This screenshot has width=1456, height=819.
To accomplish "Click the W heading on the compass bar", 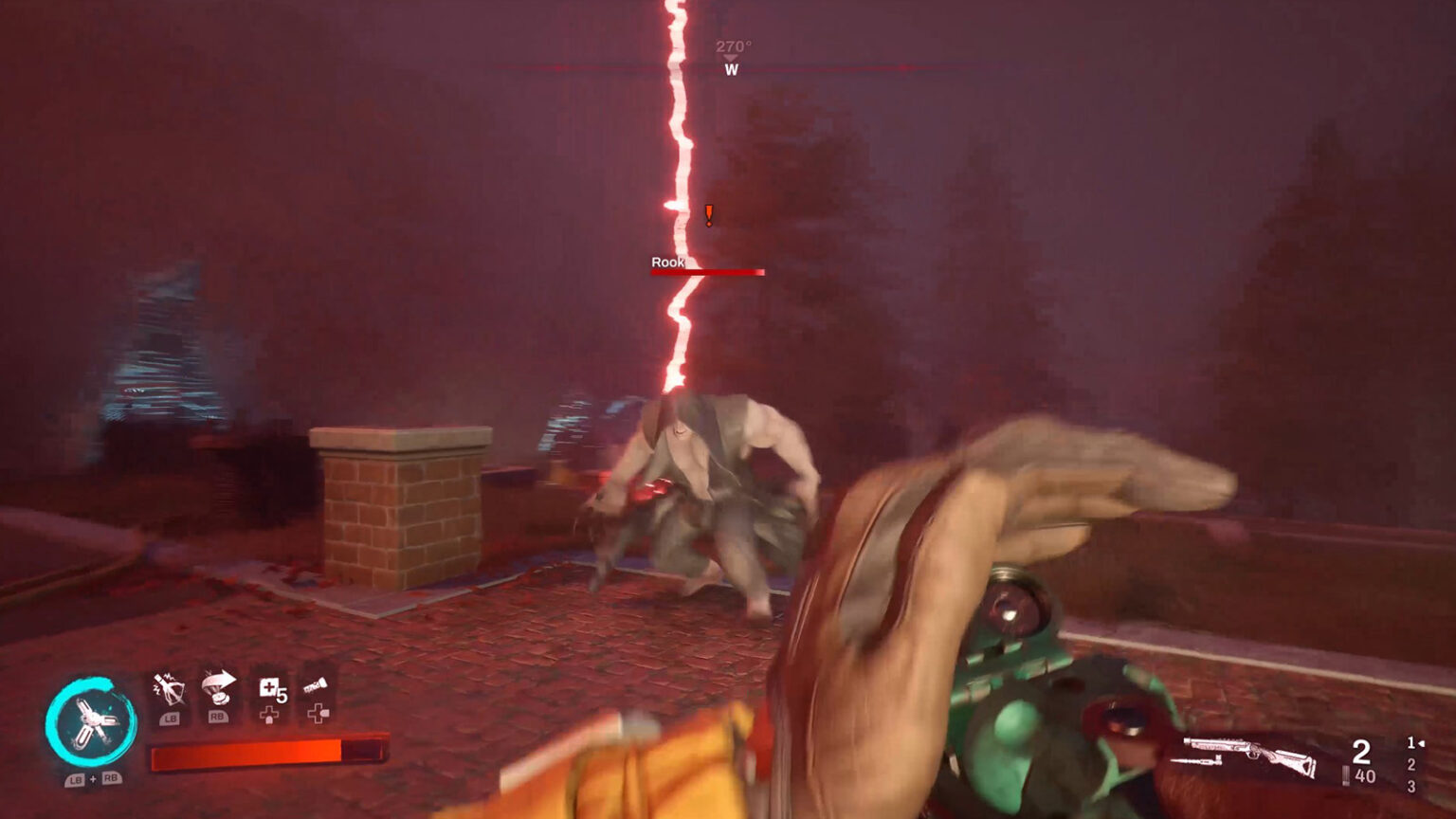I will 730,70.
